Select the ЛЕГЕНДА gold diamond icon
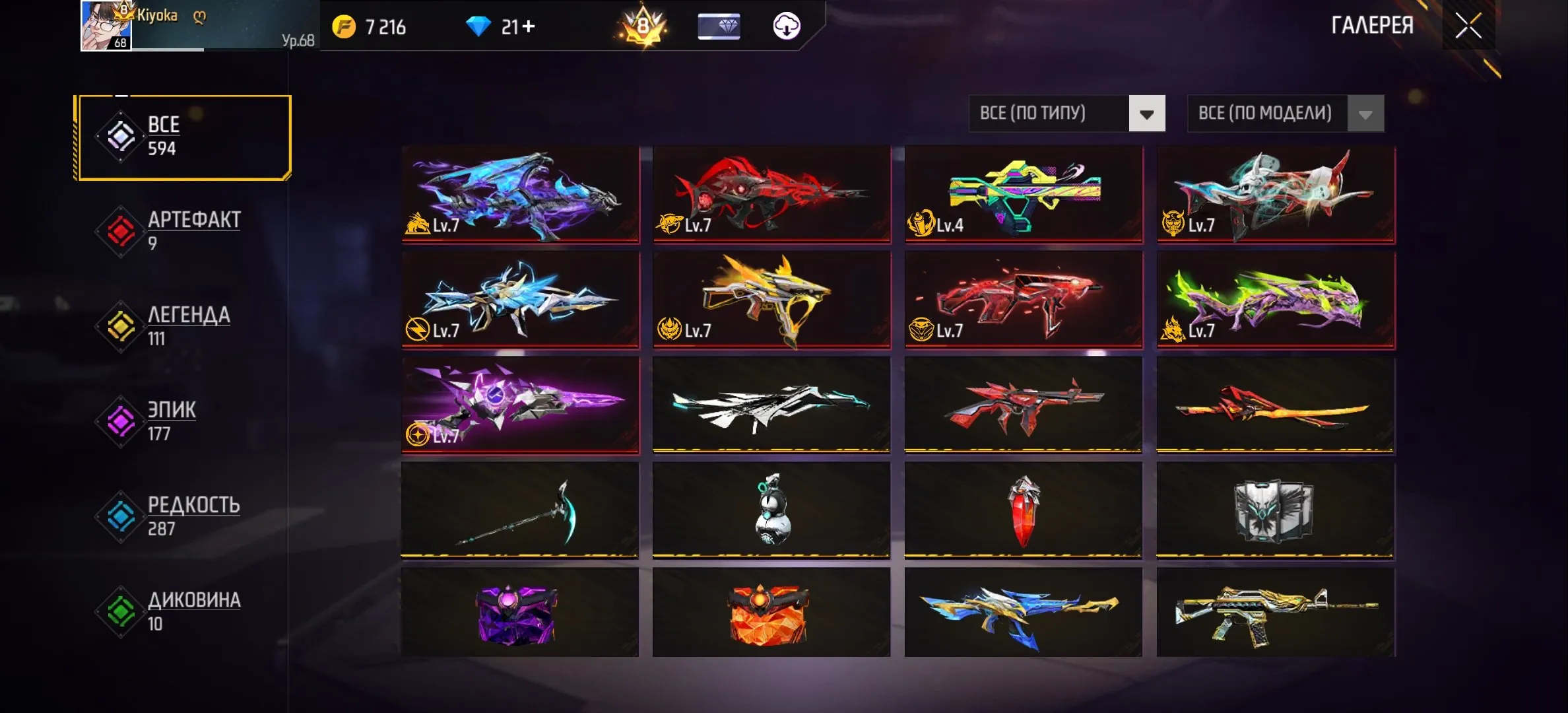 pos(120,323)
